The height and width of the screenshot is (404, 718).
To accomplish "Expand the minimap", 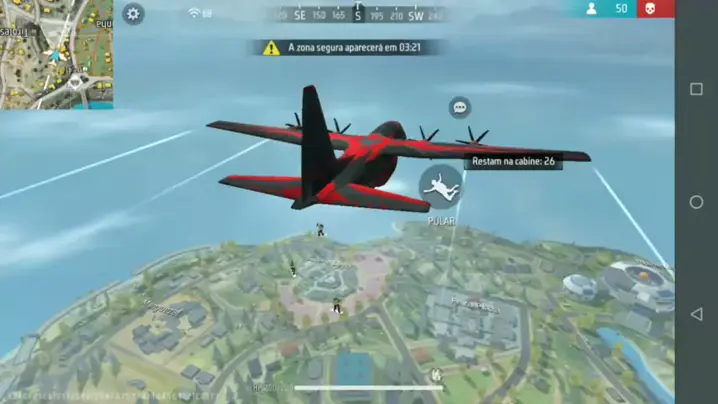I will coord(56,53).
